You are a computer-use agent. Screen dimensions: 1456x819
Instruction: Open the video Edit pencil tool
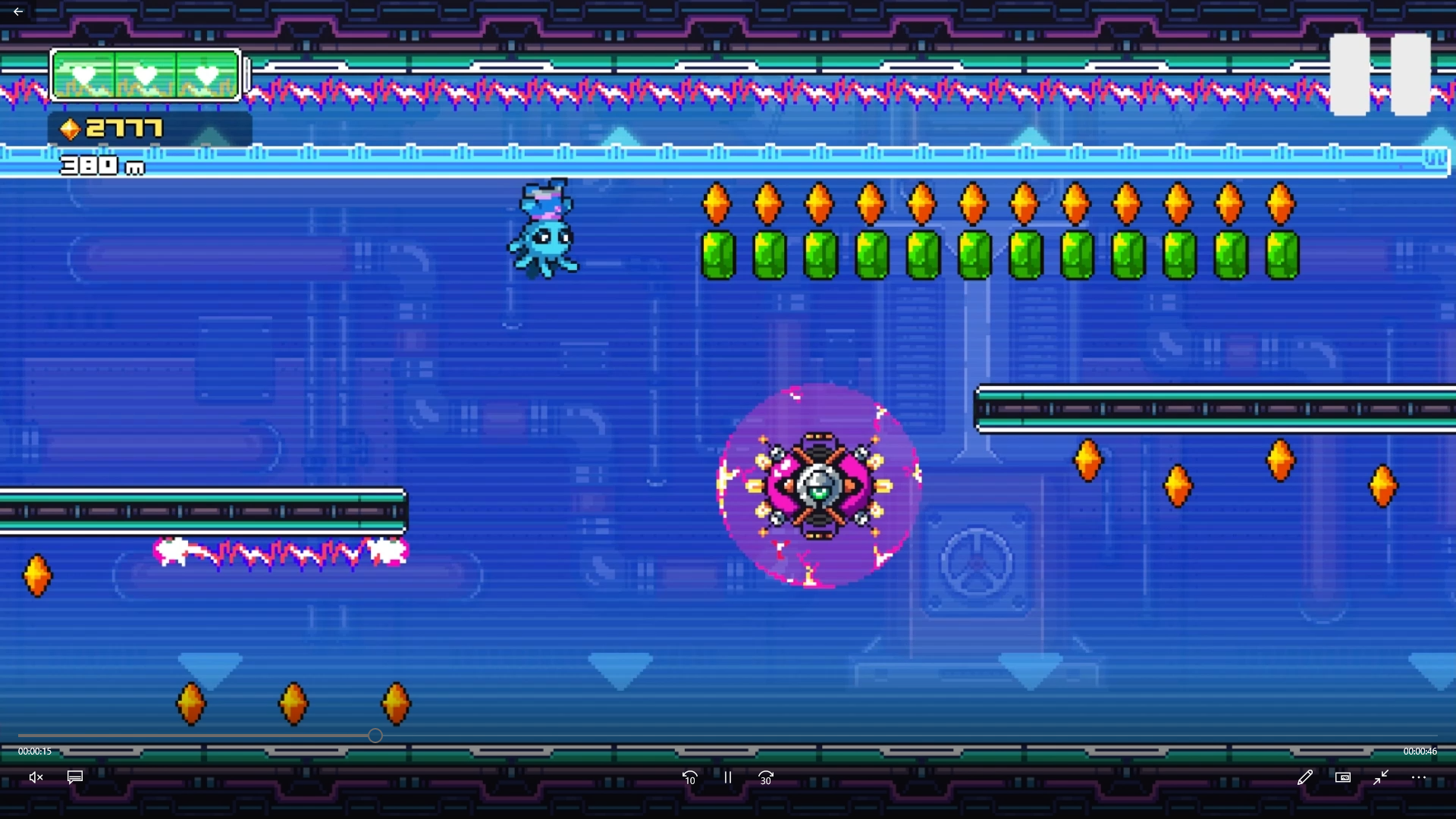1306,777
